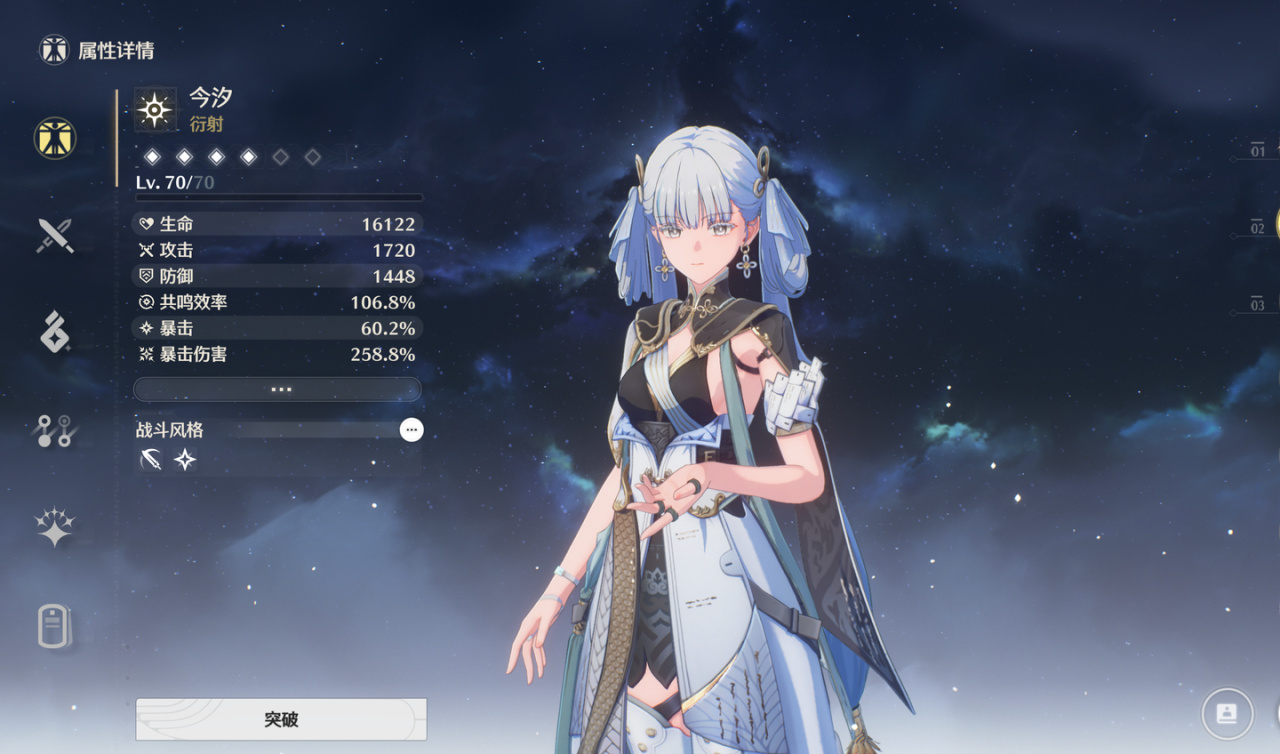Open the echoes tab

pos(55,332)
